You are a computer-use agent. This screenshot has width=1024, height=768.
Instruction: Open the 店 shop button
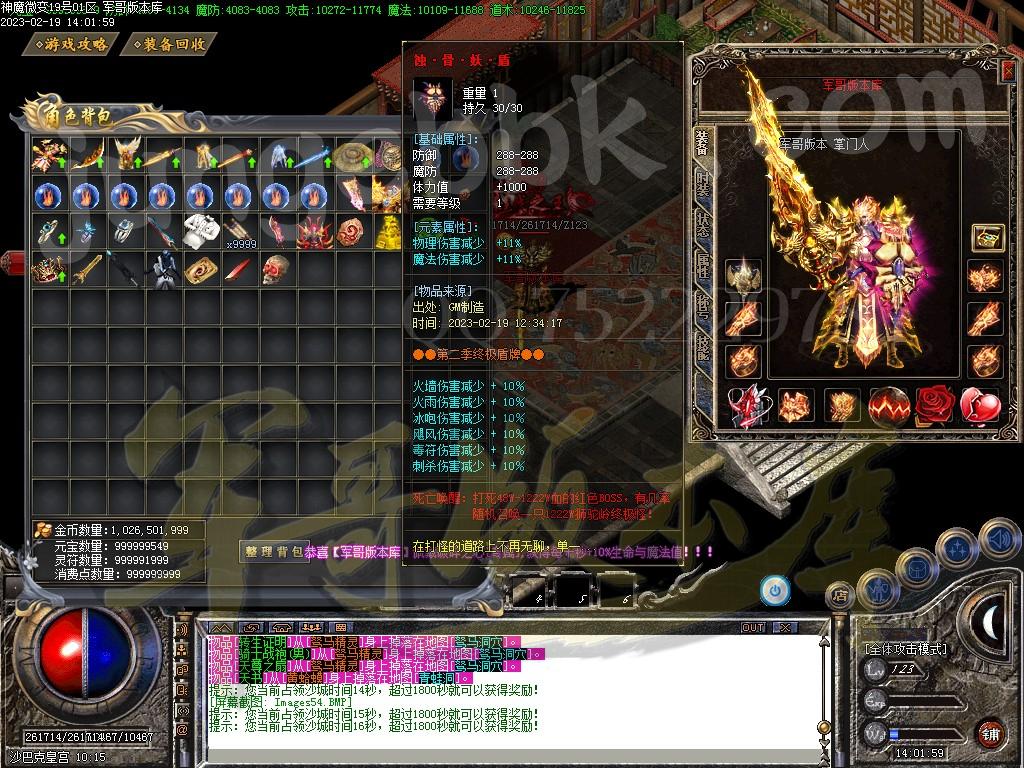pos(840,596)
